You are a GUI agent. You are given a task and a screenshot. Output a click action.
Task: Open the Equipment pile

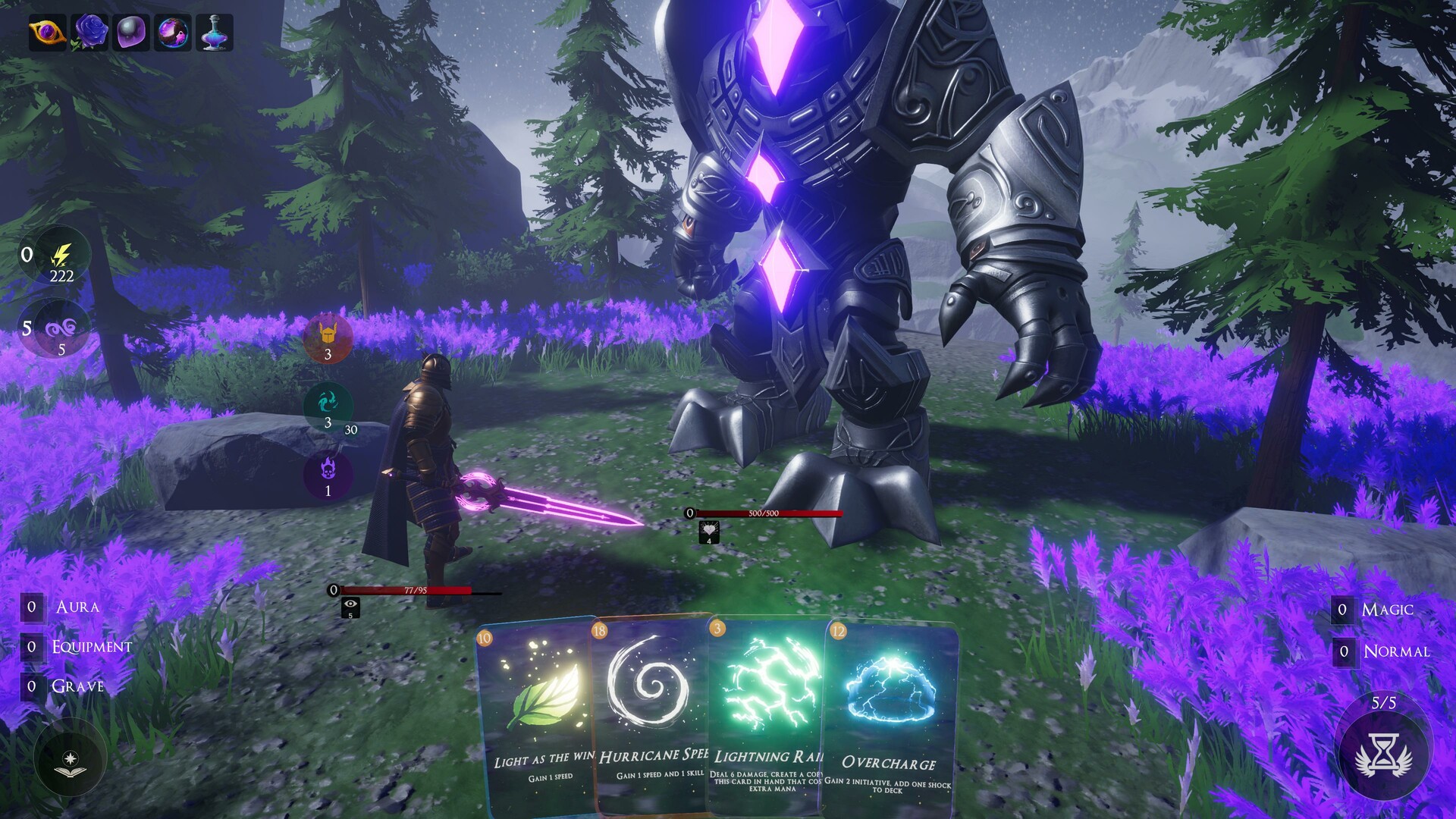(x=89, y=647)
